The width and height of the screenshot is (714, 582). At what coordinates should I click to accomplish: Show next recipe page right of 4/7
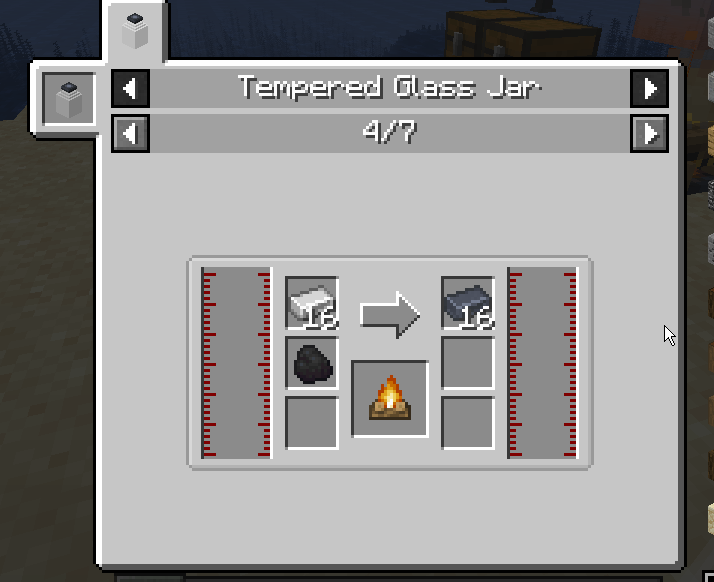click(x=649, y=133)
